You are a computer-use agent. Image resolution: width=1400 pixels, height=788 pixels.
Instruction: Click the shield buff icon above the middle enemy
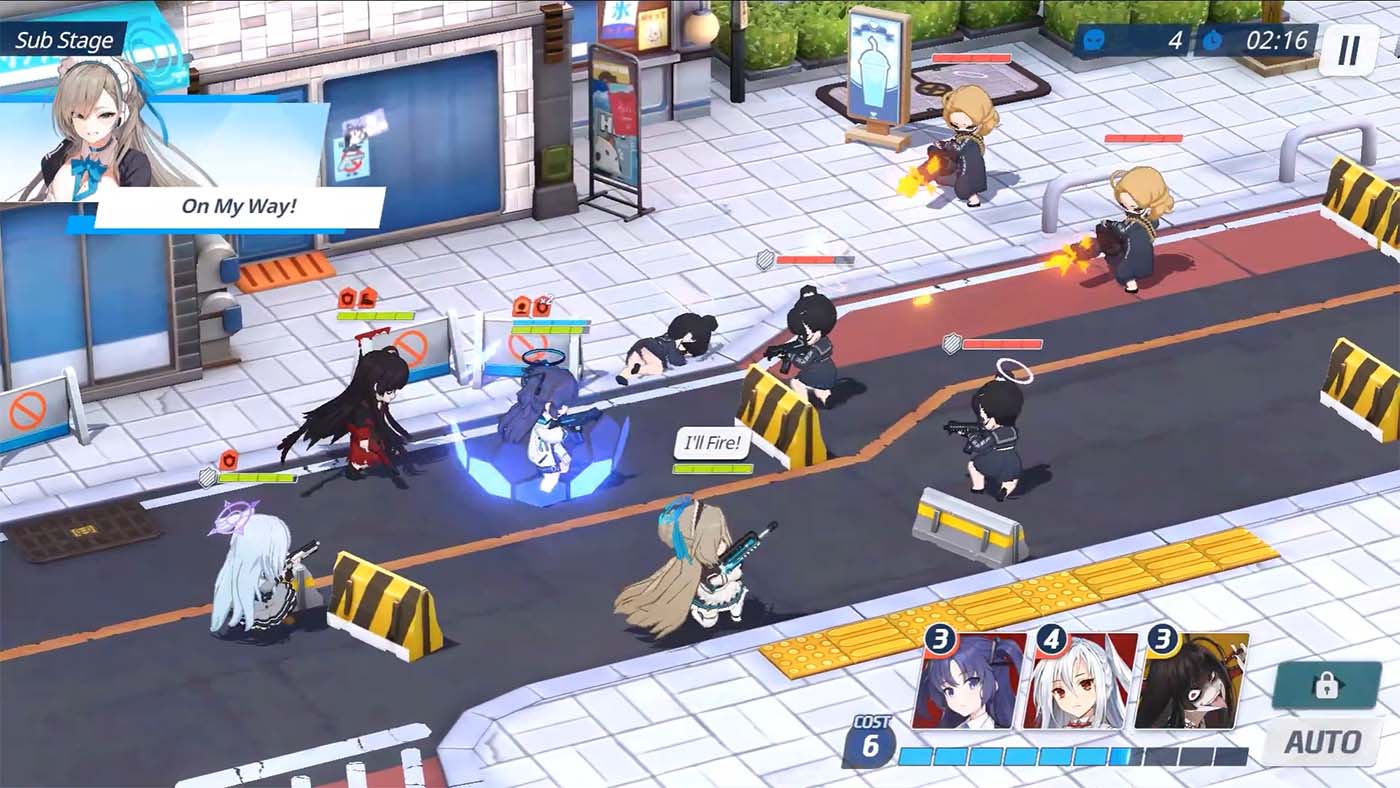coord(765,259)
